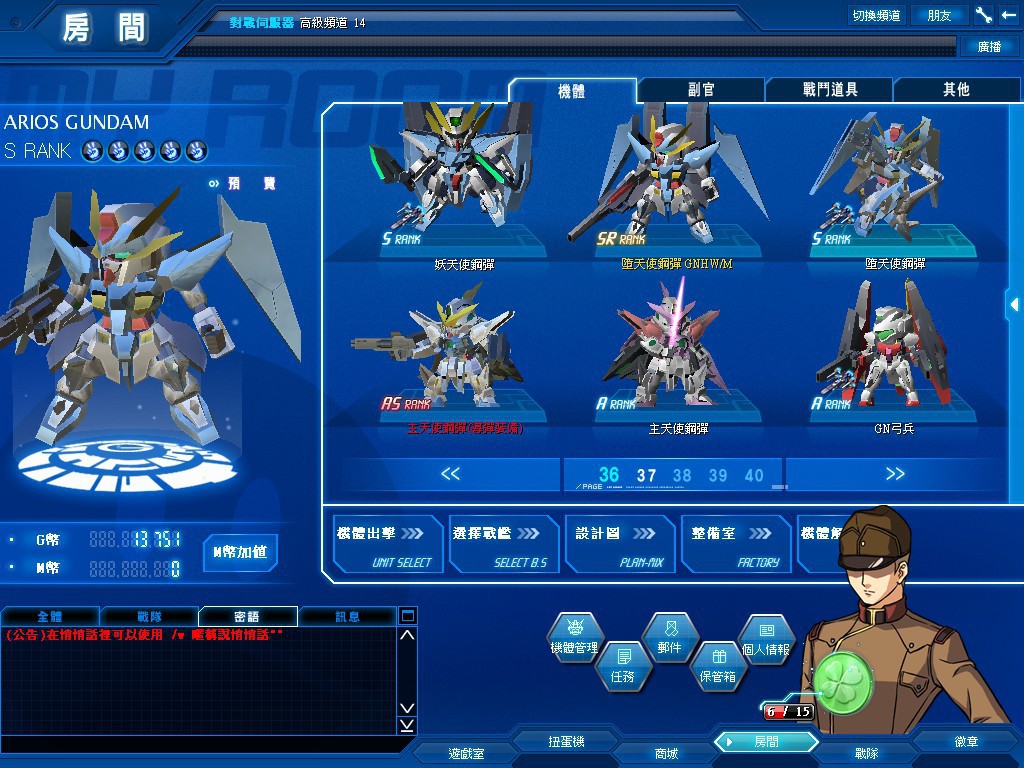Choose the 墮天使鋼彈 GNHW/M unit

pos(664,185)
